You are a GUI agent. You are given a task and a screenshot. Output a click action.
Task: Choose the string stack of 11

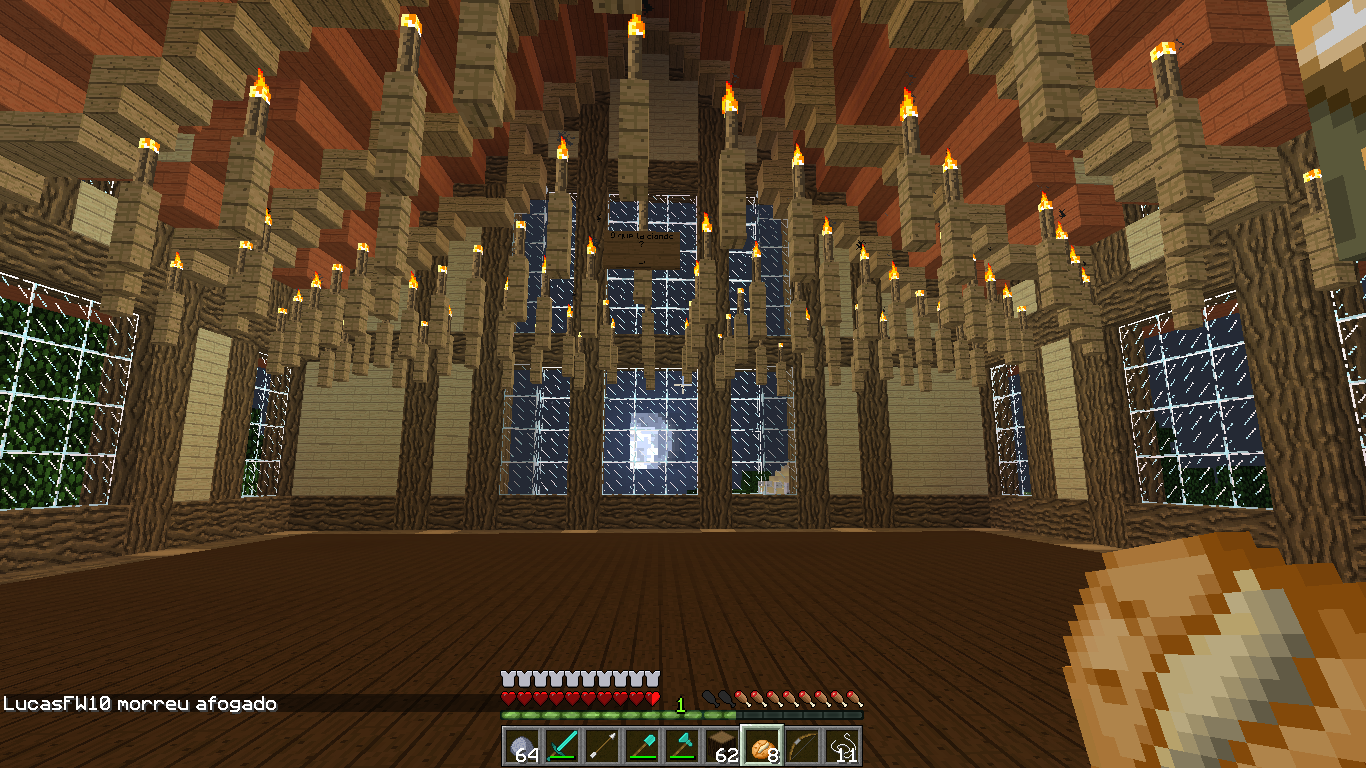842,746
